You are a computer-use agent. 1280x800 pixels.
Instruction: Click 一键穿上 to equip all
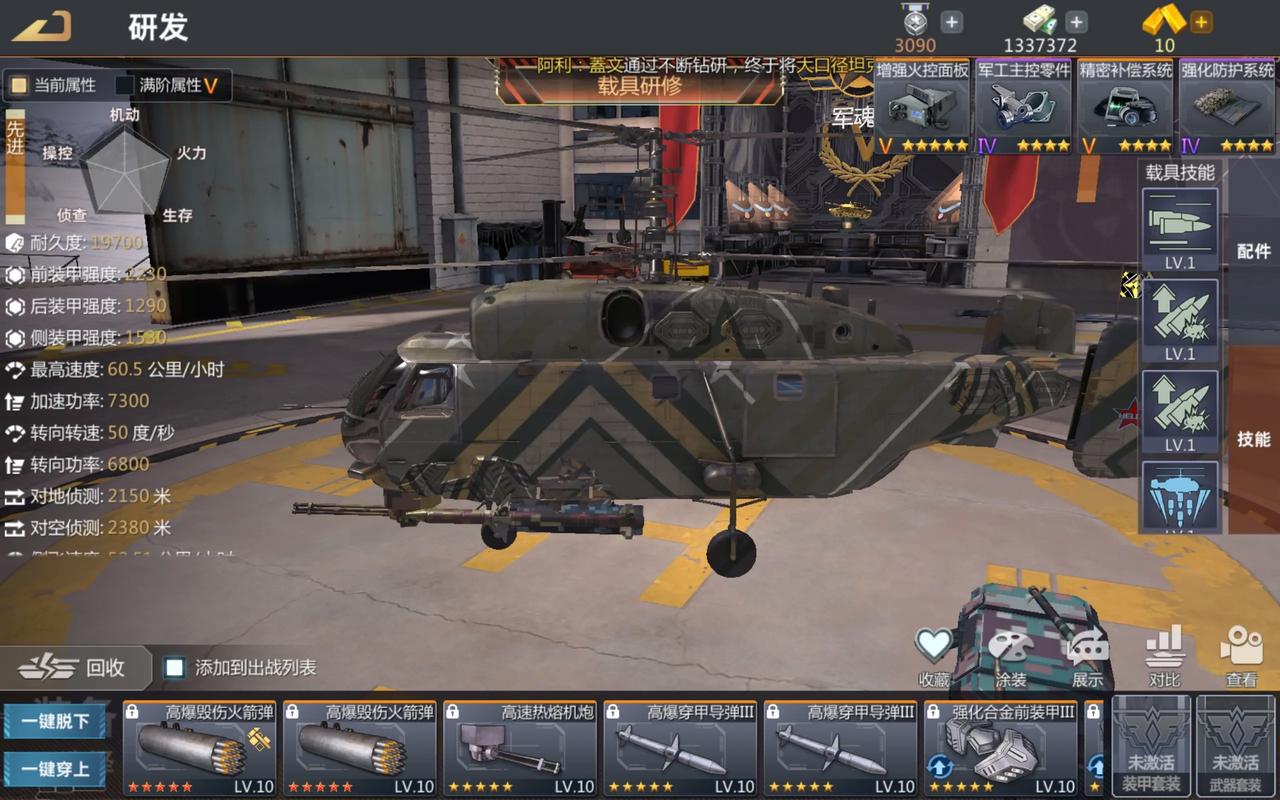(54, 770)
